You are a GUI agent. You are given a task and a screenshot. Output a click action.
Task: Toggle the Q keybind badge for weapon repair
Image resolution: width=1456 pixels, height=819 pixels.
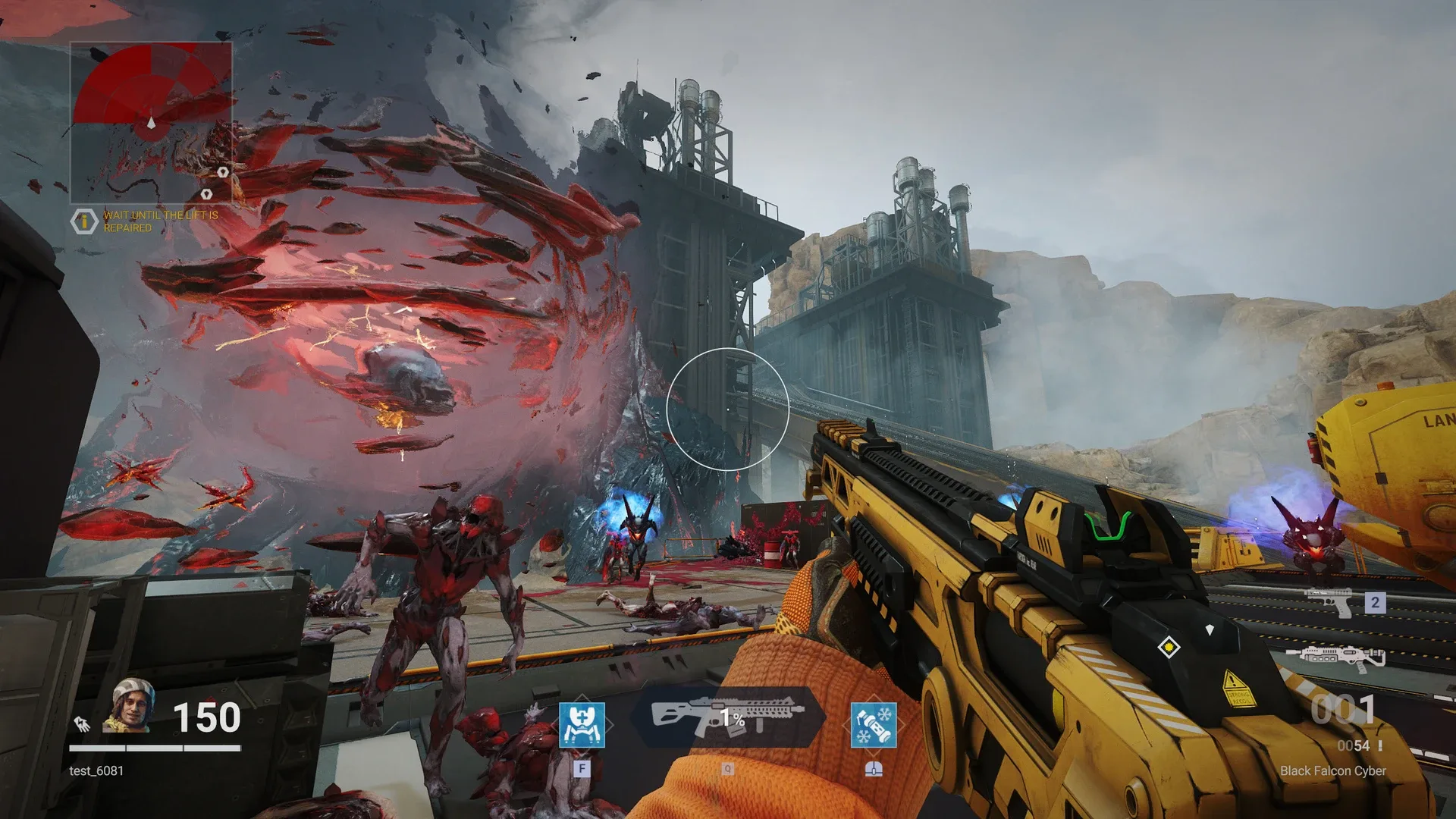pyautogui.click(x=727, y=769)
